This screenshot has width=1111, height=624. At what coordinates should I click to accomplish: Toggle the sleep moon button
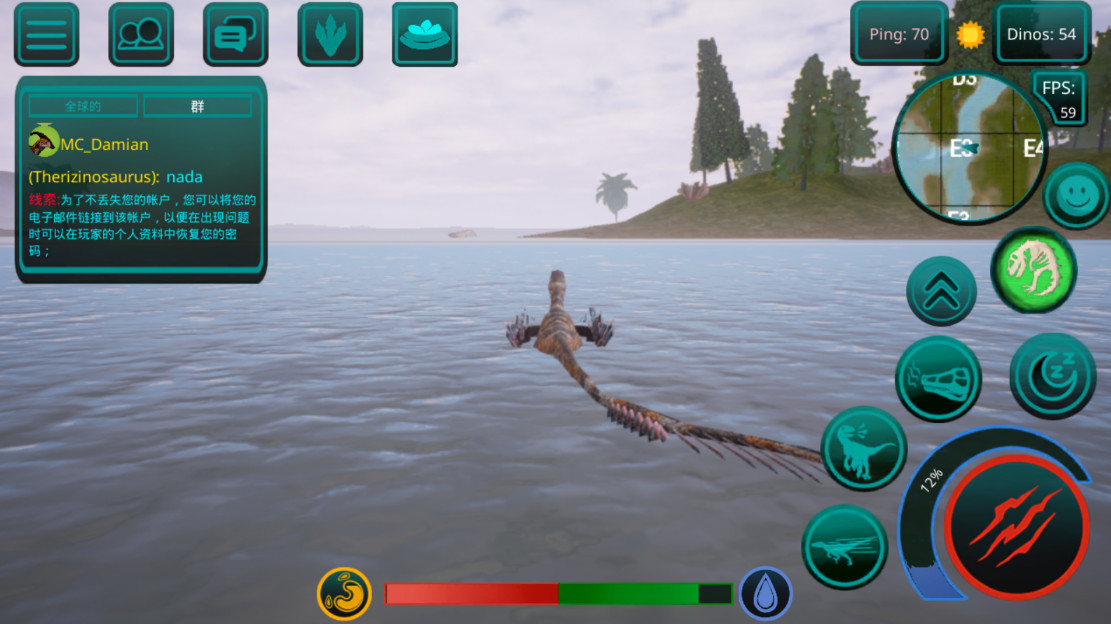click(x=1053, y=375)
